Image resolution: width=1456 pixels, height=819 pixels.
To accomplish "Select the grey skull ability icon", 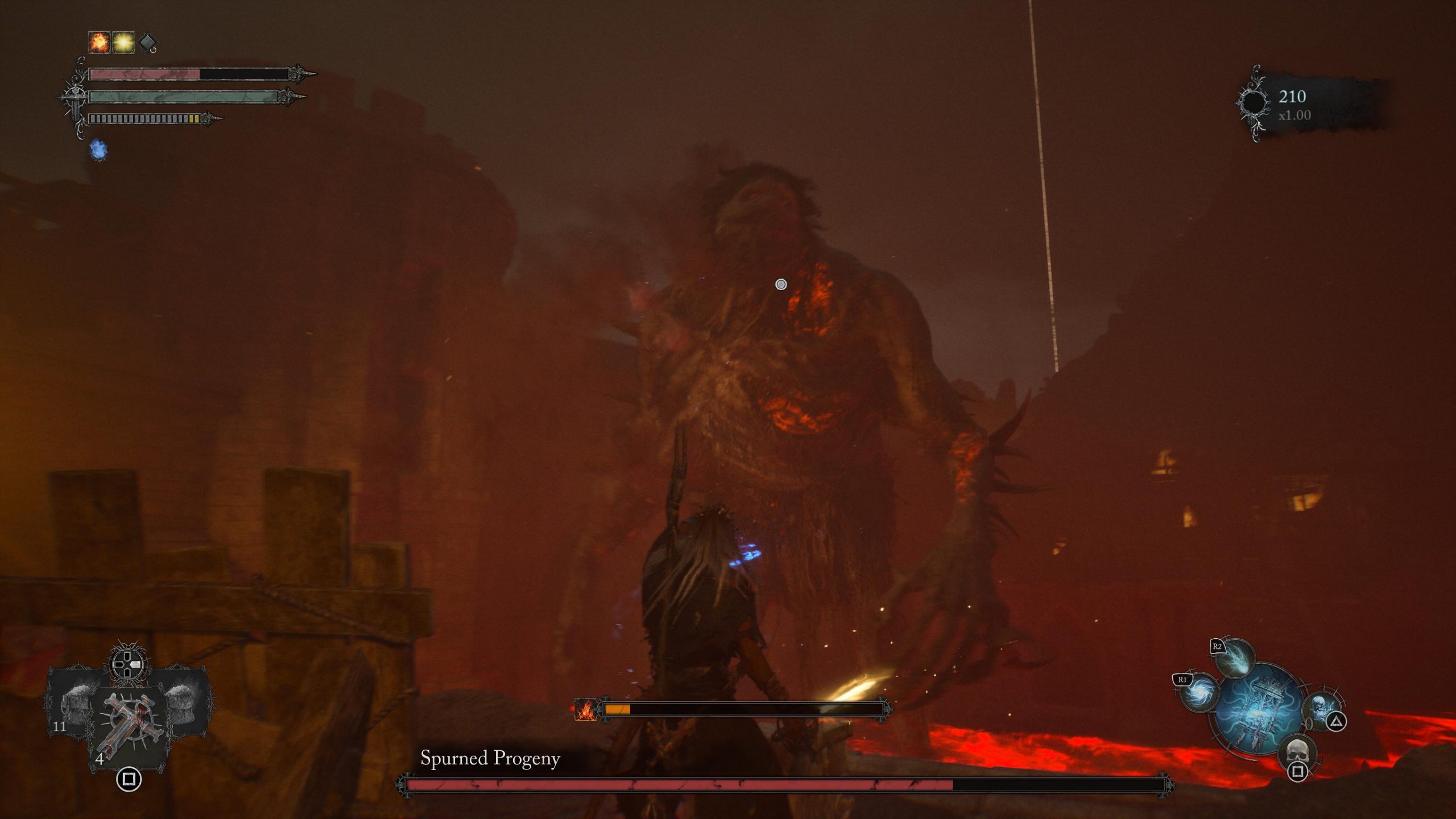I will point(1298,752).
